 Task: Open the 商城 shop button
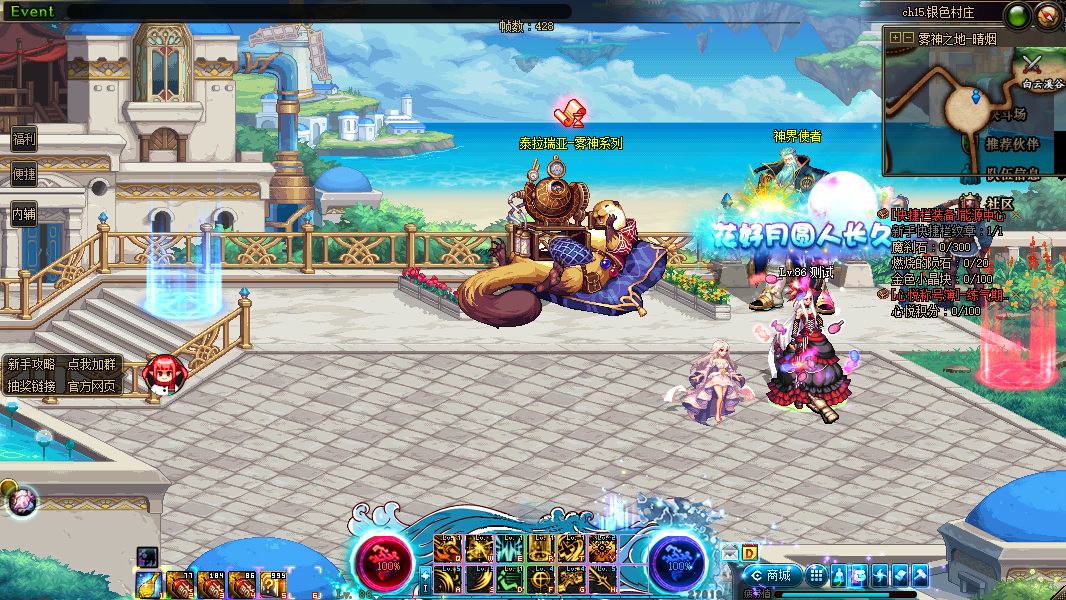pyautogui.click(x=772, y=575)
